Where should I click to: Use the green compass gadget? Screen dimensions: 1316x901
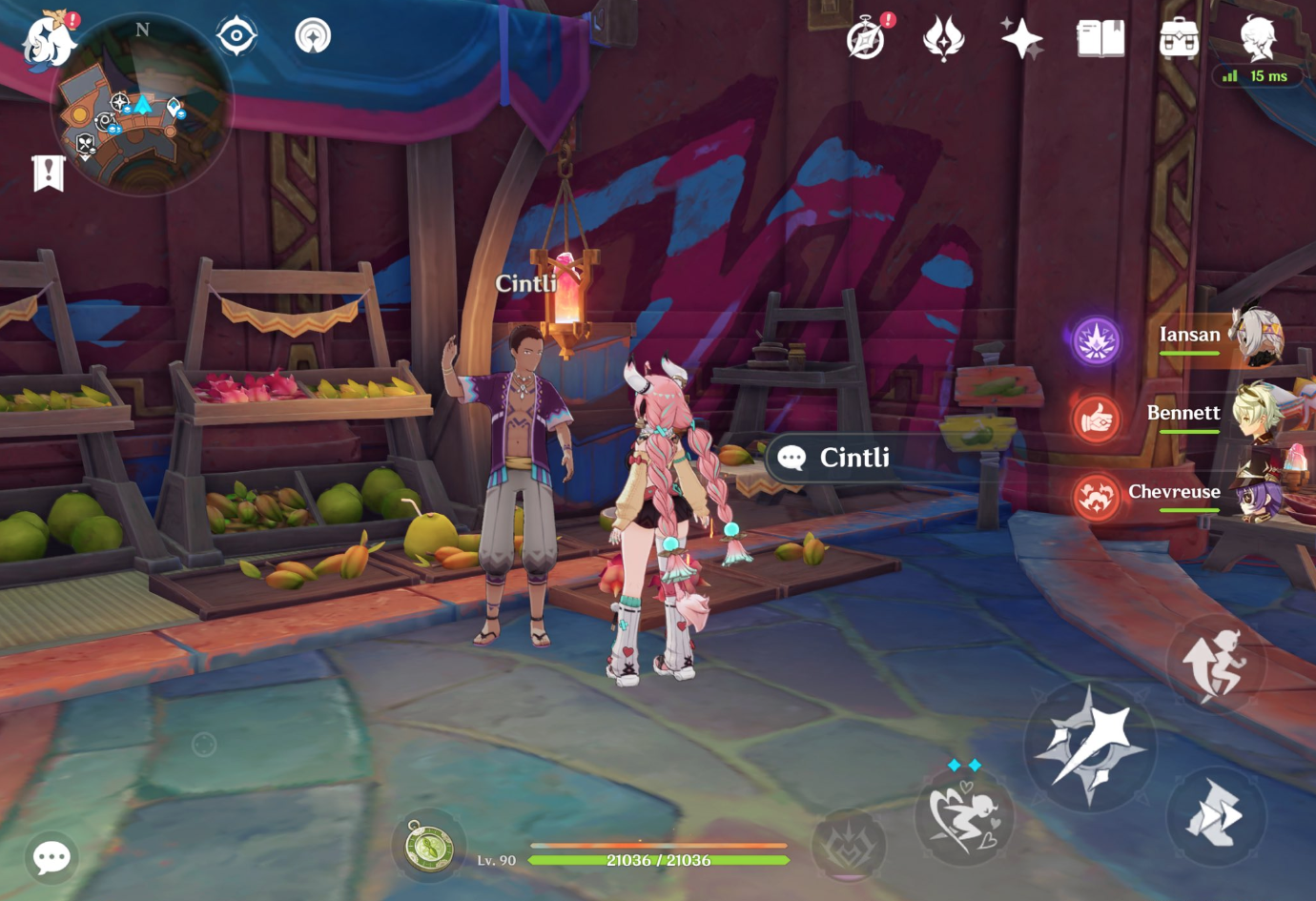pos(429,846)
